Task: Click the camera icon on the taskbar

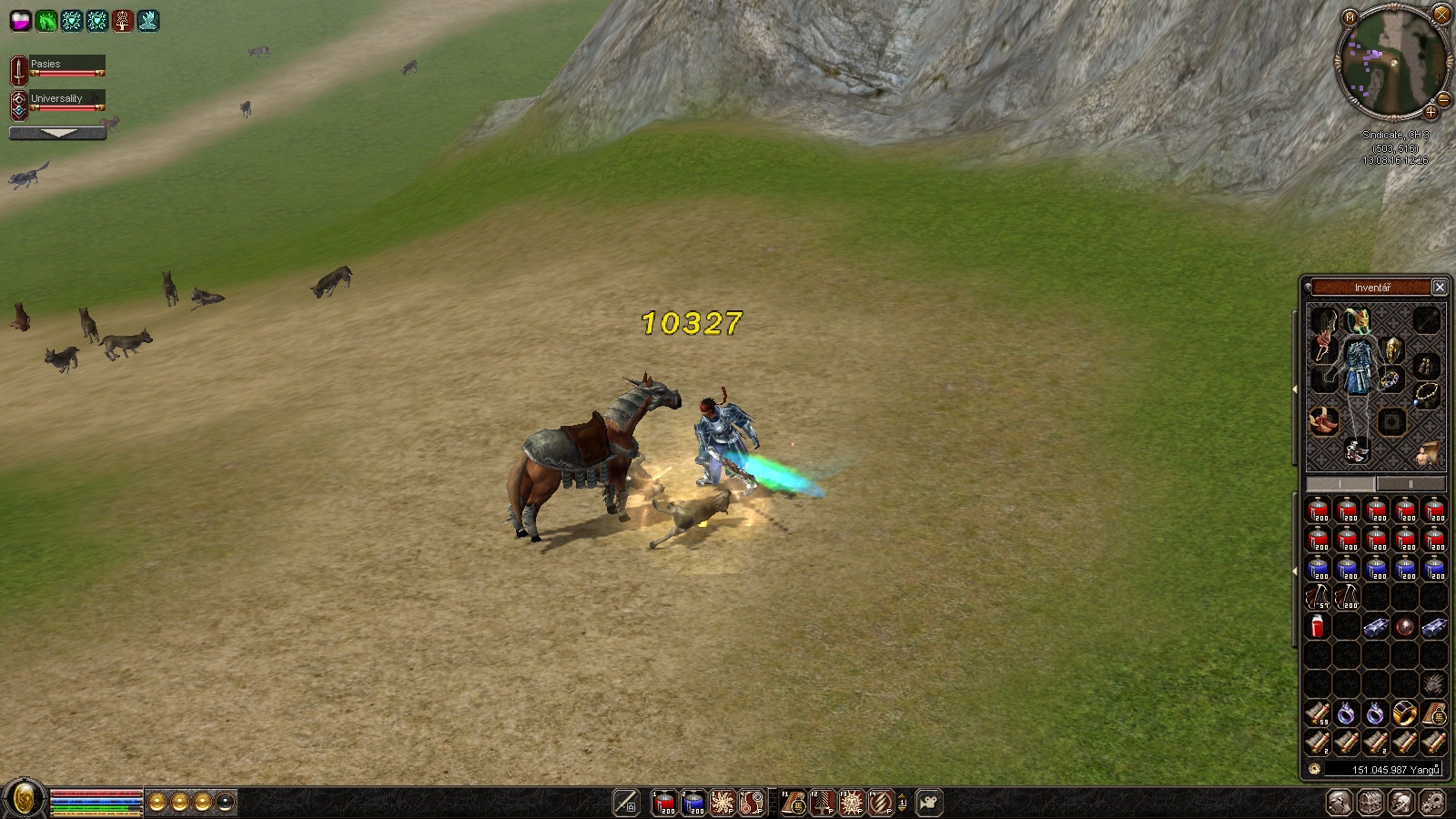Action: click(929, 803)
